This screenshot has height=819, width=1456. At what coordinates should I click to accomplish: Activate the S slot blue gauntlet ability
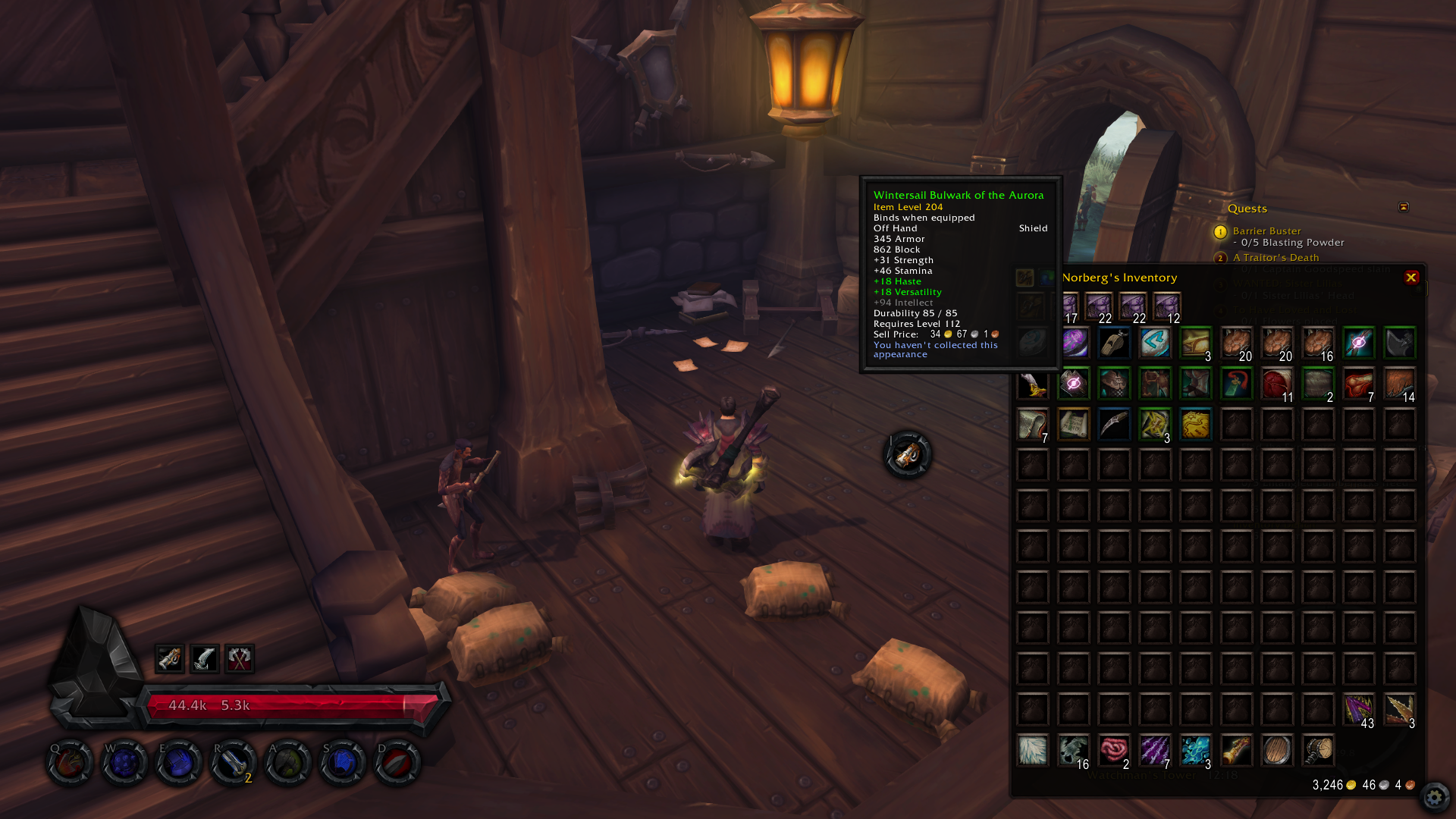point(343,762)
